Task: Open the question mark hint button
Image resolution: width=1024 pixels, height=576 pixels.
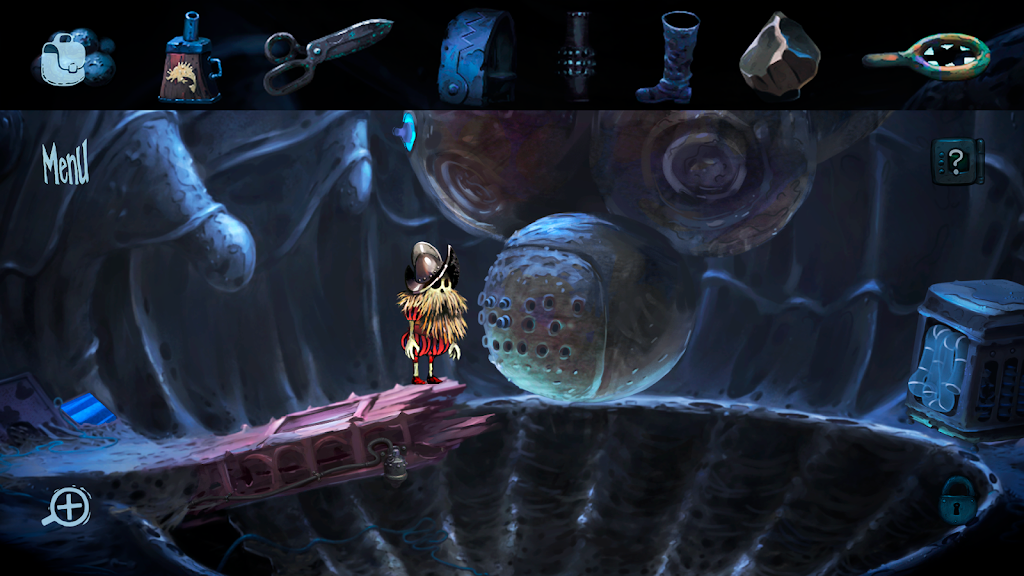Action: pyautogui.click(x=957, y=160)
